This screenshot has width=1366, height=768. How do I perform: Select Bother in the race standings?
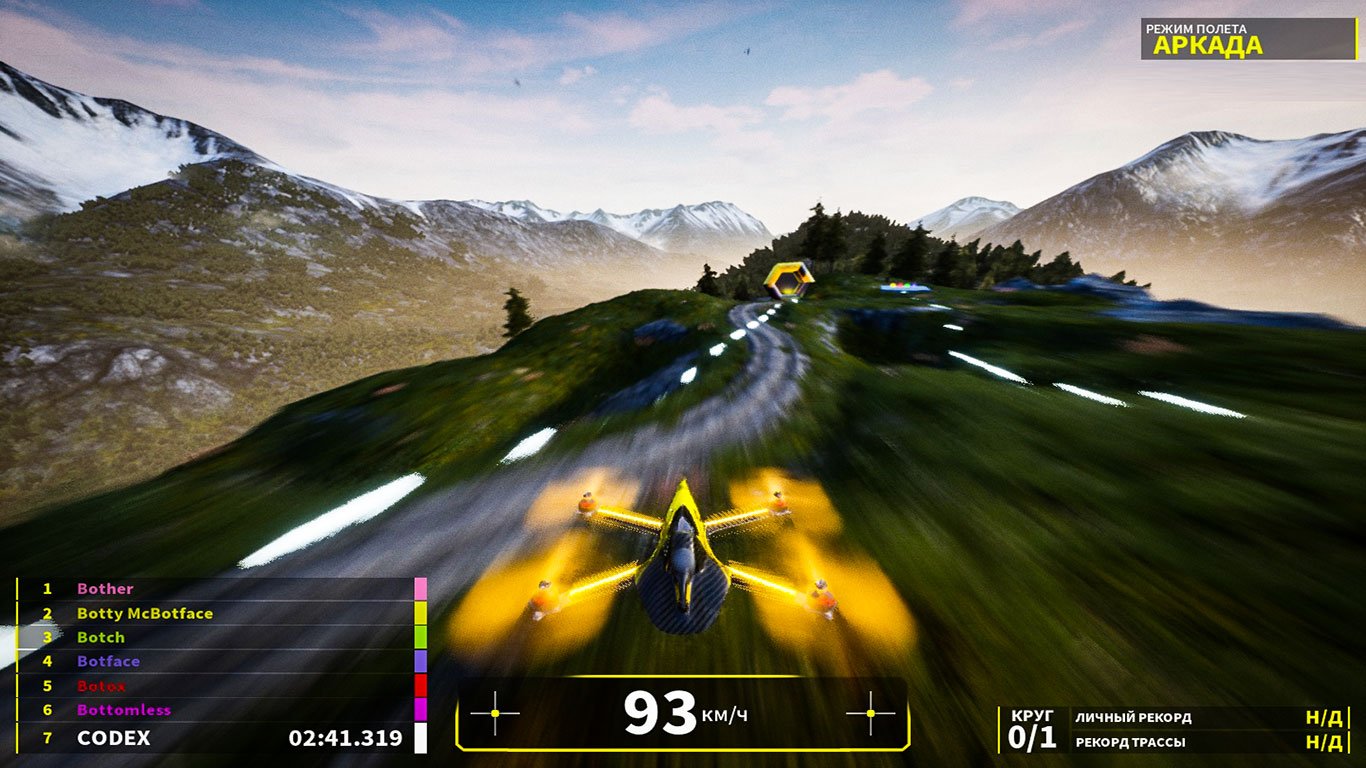point(105,589)
